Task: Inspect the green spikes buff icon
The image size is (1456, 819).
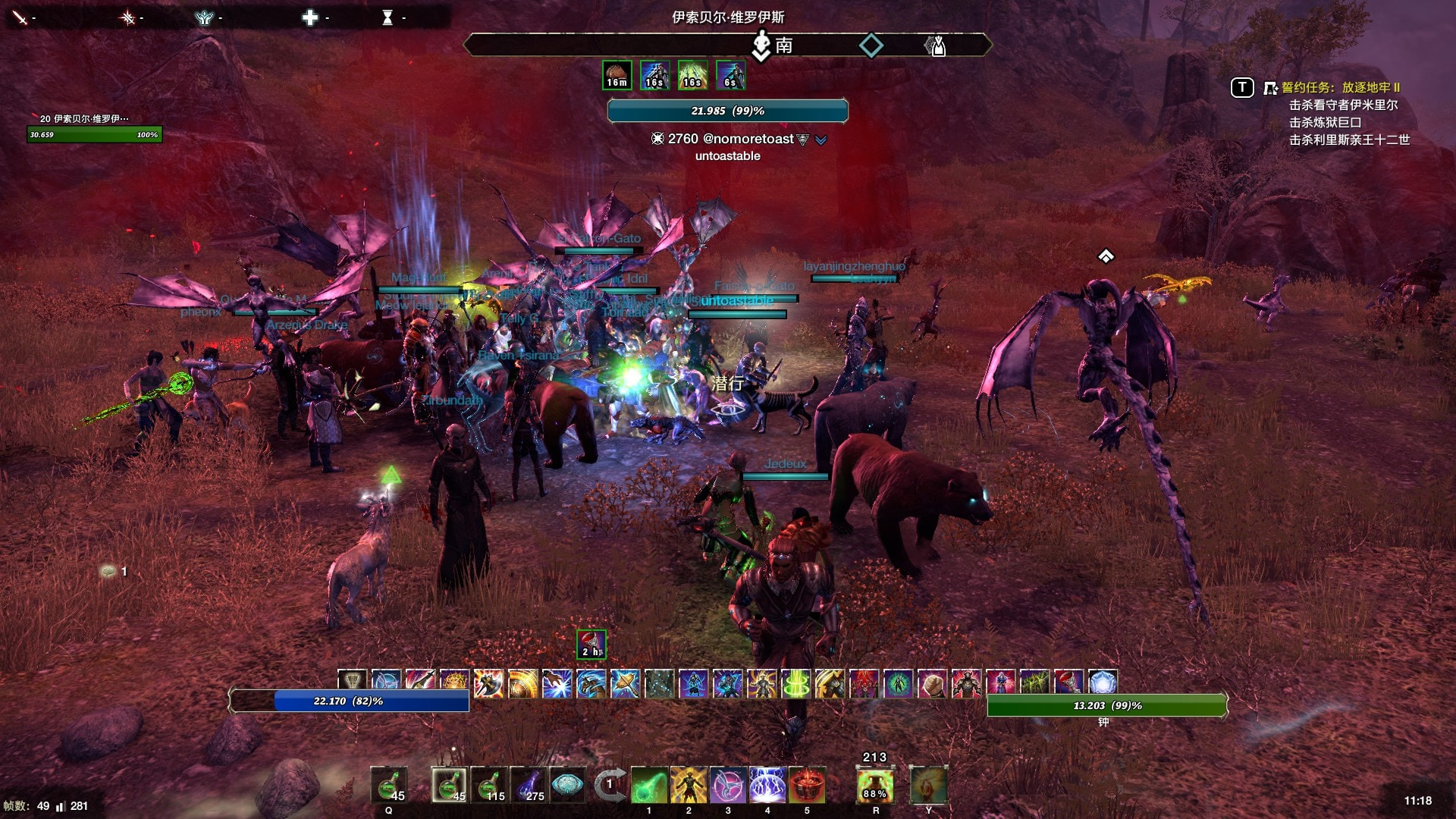Action: [x=1034, y=683]
